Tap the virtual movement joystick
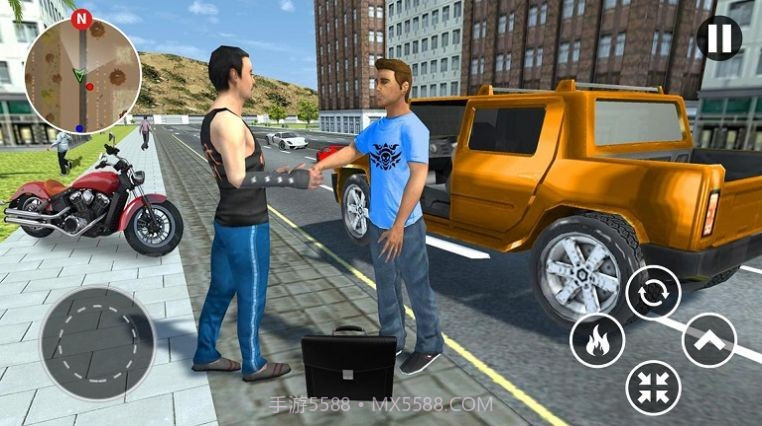Screen dimensions: 762x426 [x=98, y=342]
